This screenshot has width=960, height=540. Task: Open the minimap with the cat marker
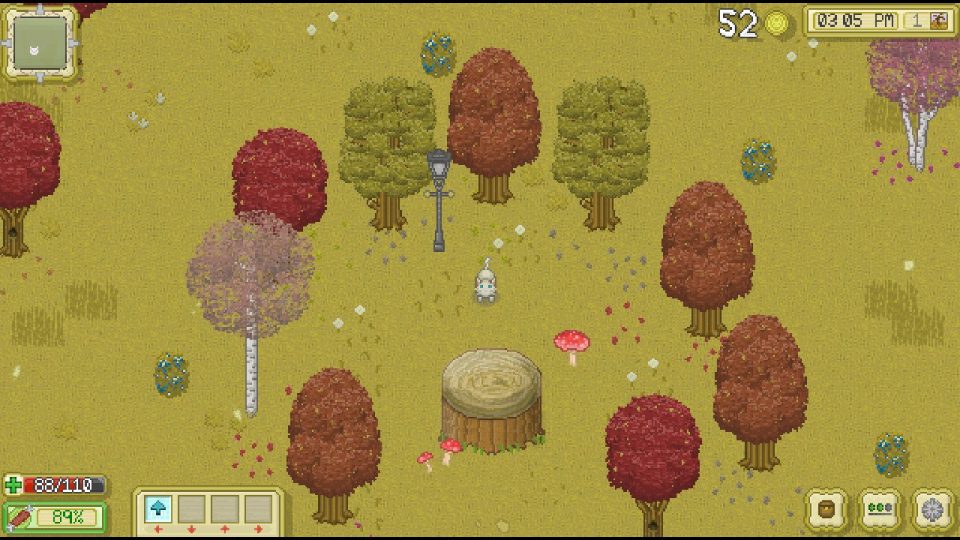pyautogui.click(x=41, y=44)
